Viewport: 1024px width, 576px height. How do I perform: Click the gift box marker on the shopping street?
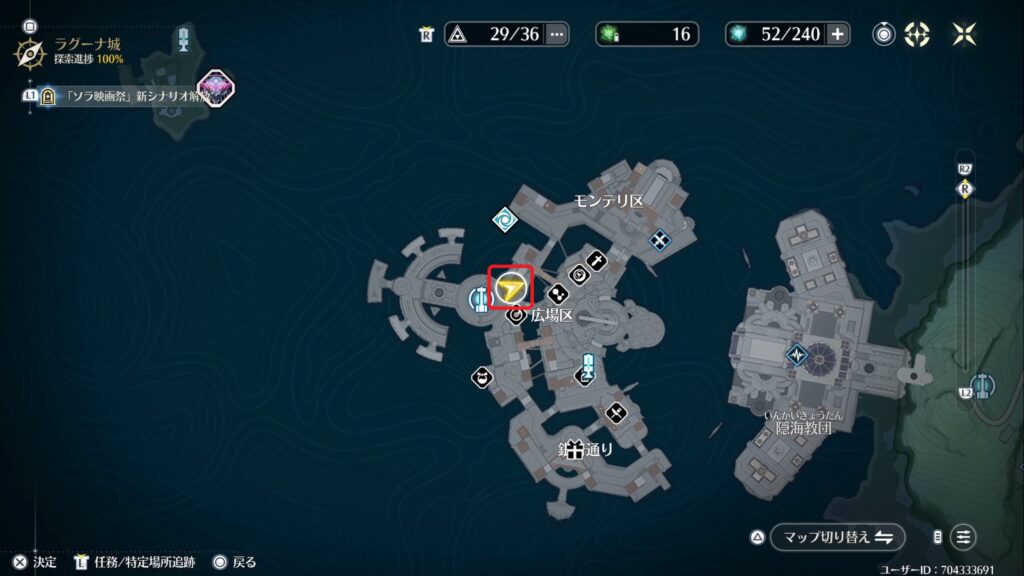(x=574, y=450)
